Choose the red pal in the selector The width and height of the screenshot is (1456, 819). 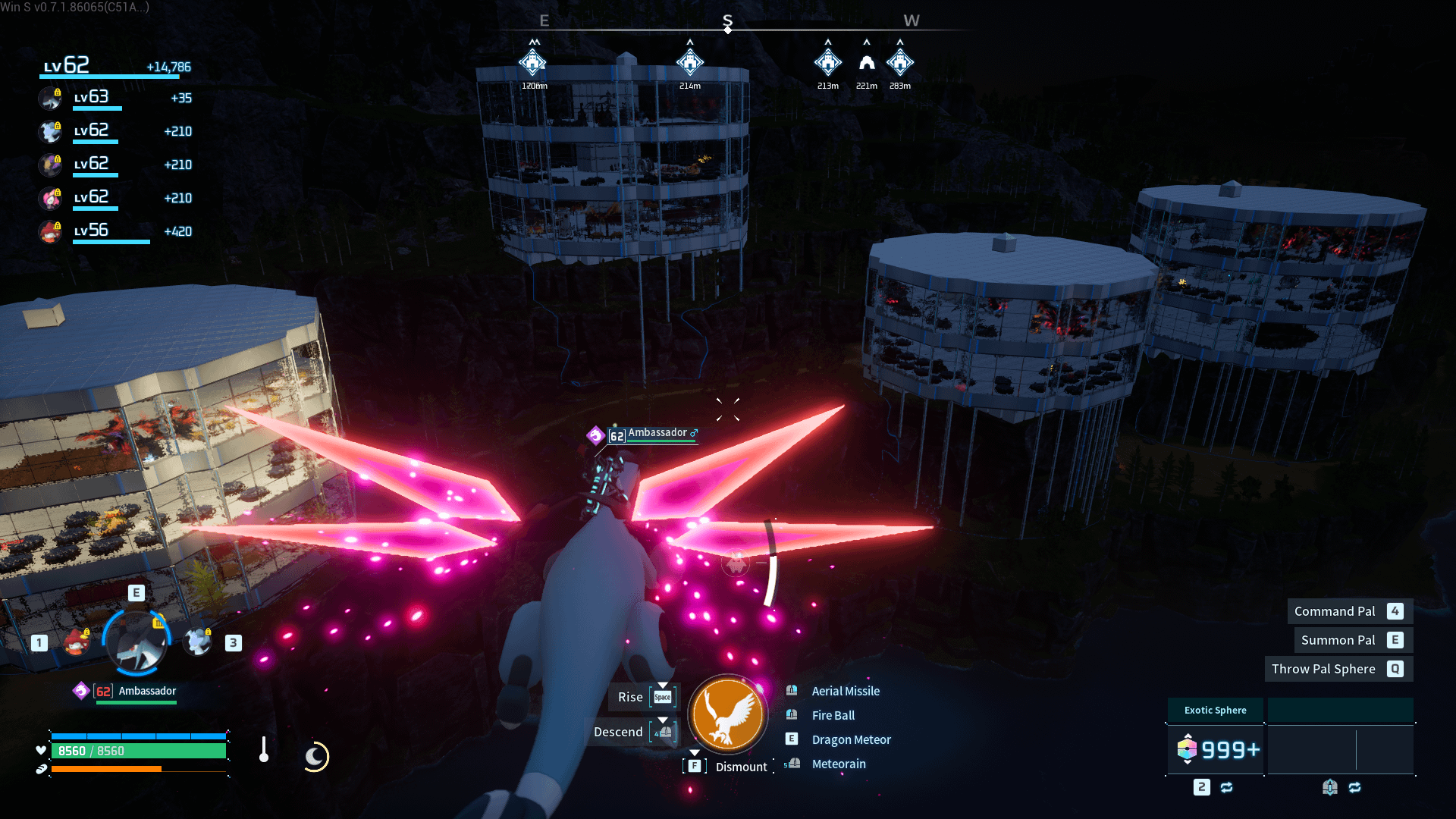75,642
